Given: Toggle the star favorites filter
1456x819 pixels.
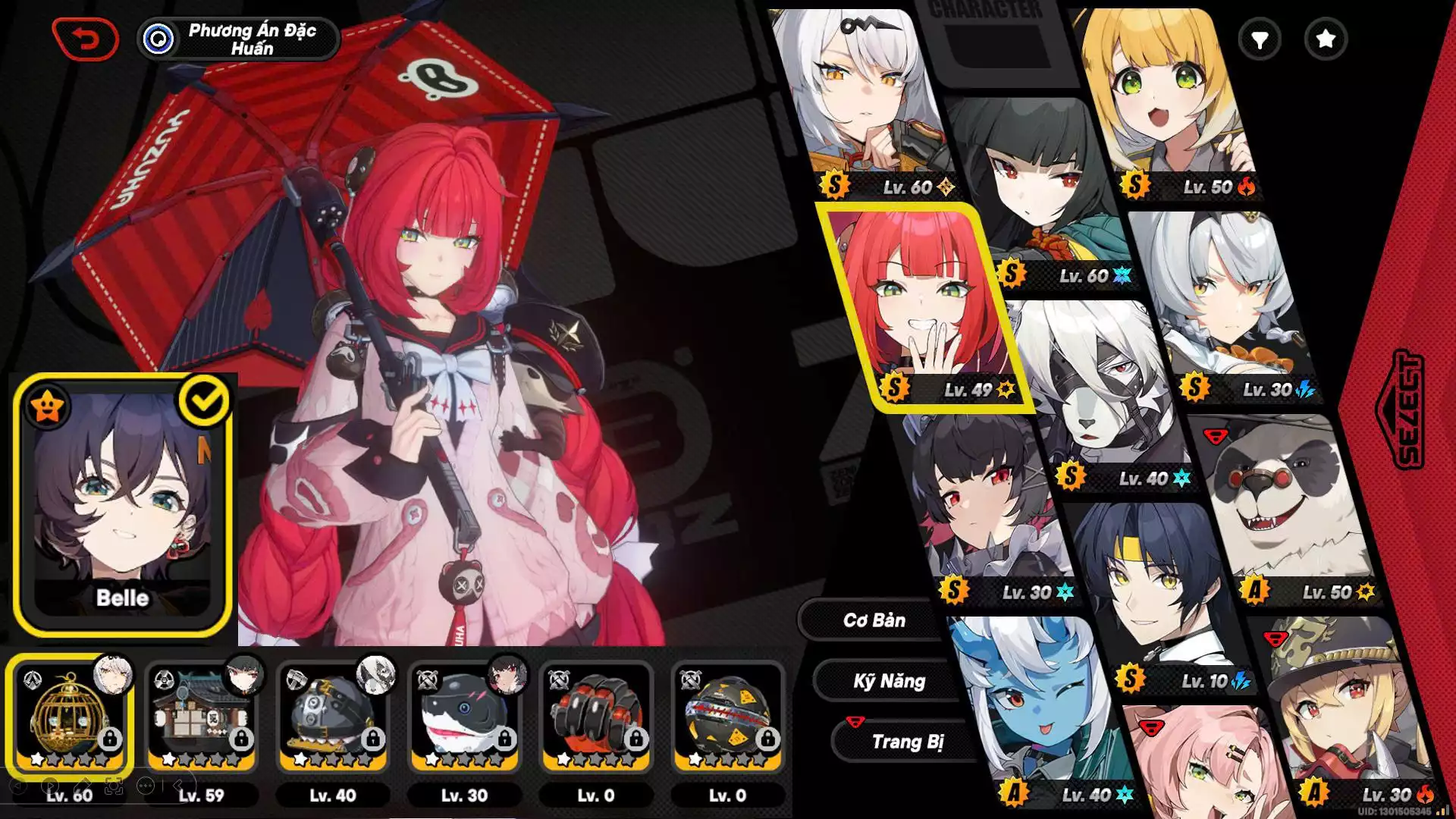Looking at the screenshot, I should pos(1325,39).
